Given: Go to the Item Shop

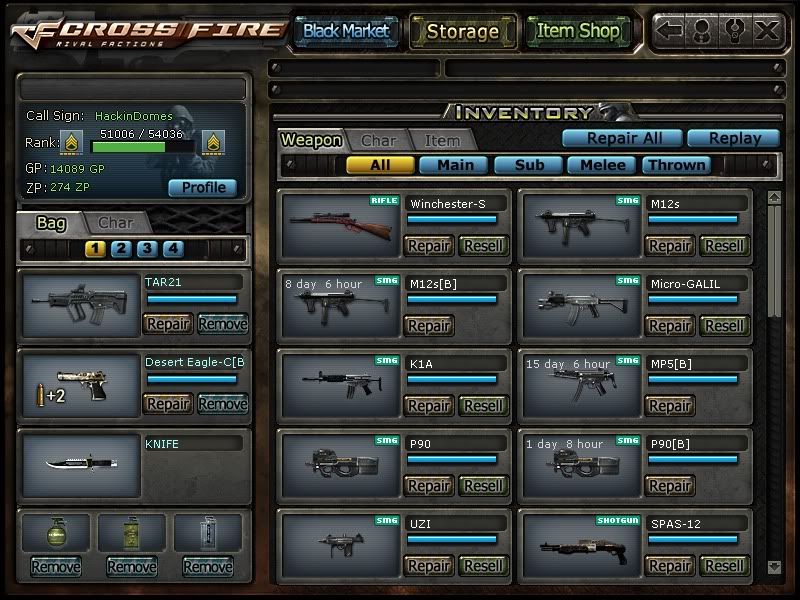Looking at the screenshot, I should (x=578, y=31).
